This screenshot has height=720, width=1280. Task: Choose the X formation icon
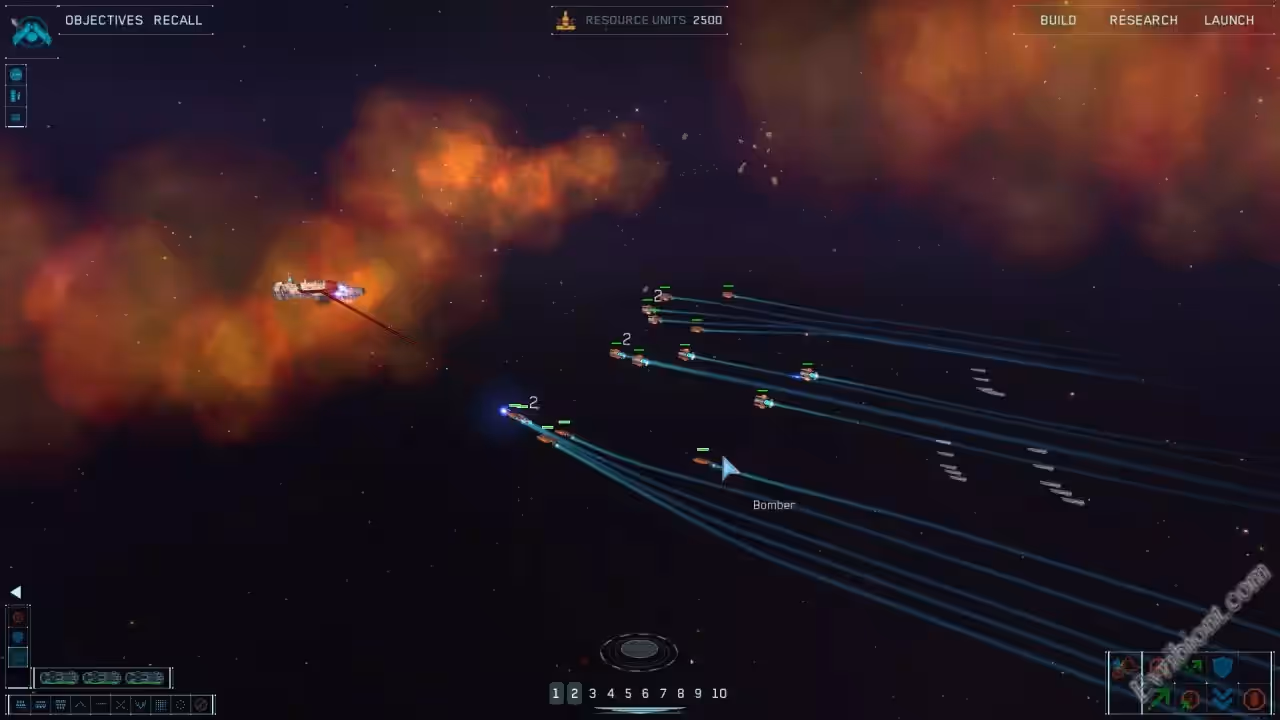pos(120,705)
